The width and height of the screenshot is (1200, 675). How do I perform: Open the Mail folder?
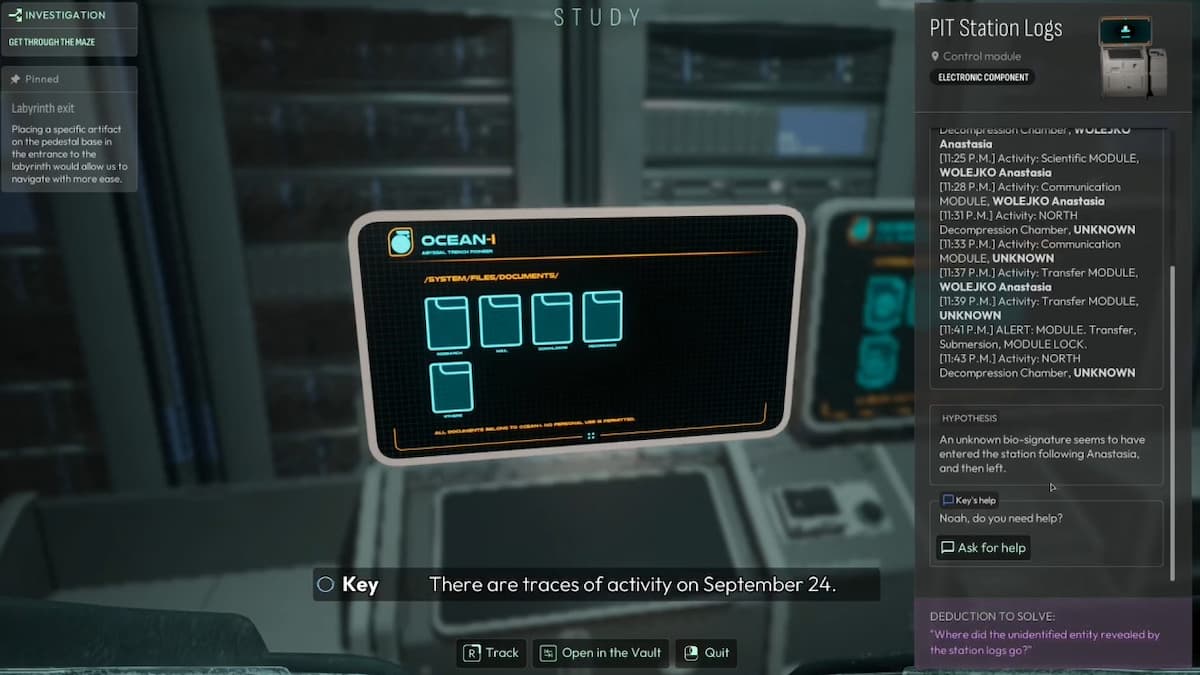[500, 320]
